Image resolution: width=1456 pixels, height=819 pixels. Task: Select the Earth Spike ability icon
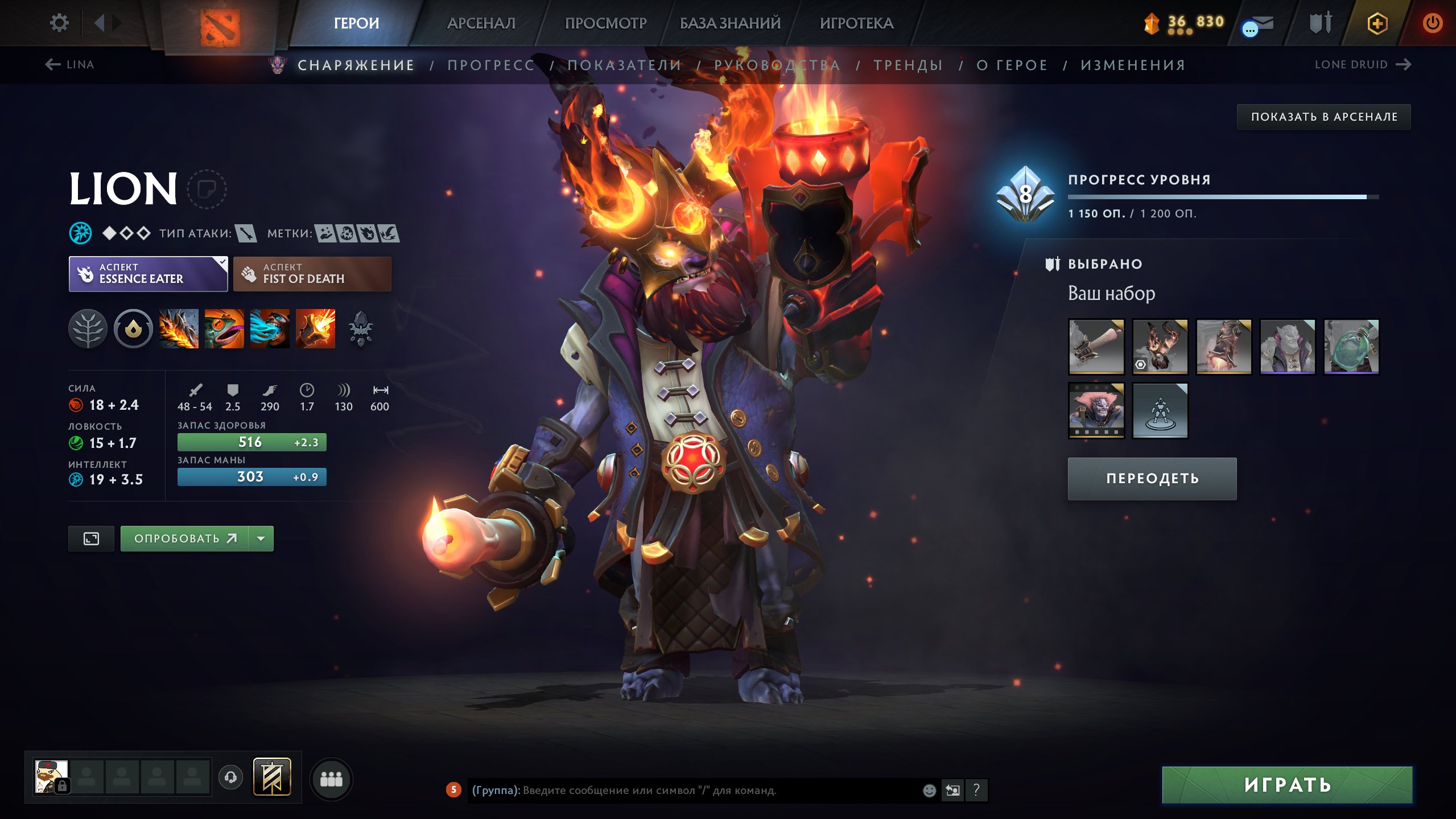coord(178,329)
